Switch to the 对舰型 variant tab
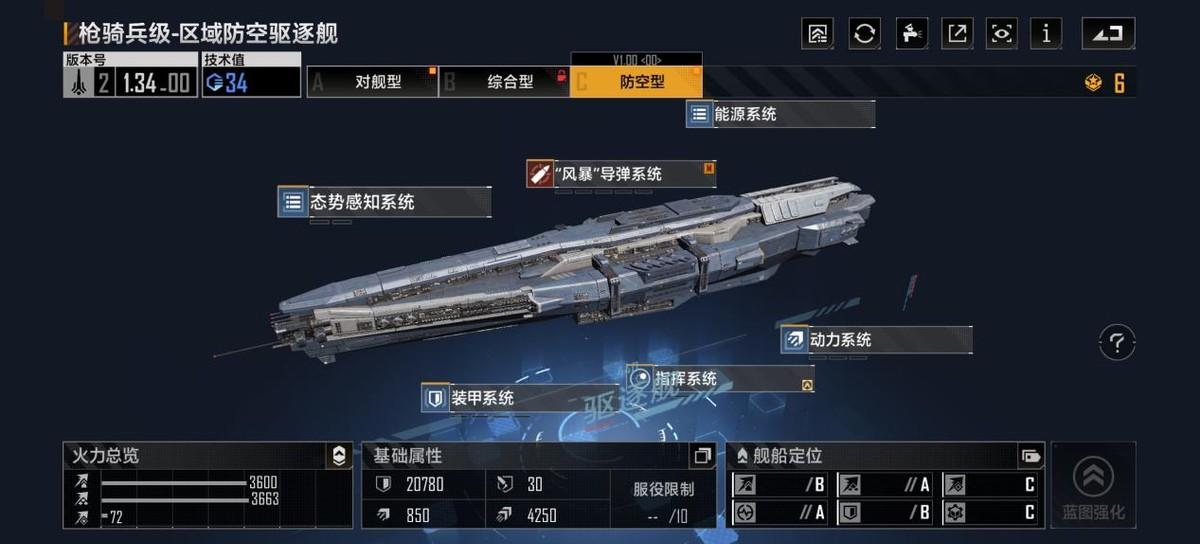Image resolution: width=1200 pixels, height=544 pixels. [372, 82]
